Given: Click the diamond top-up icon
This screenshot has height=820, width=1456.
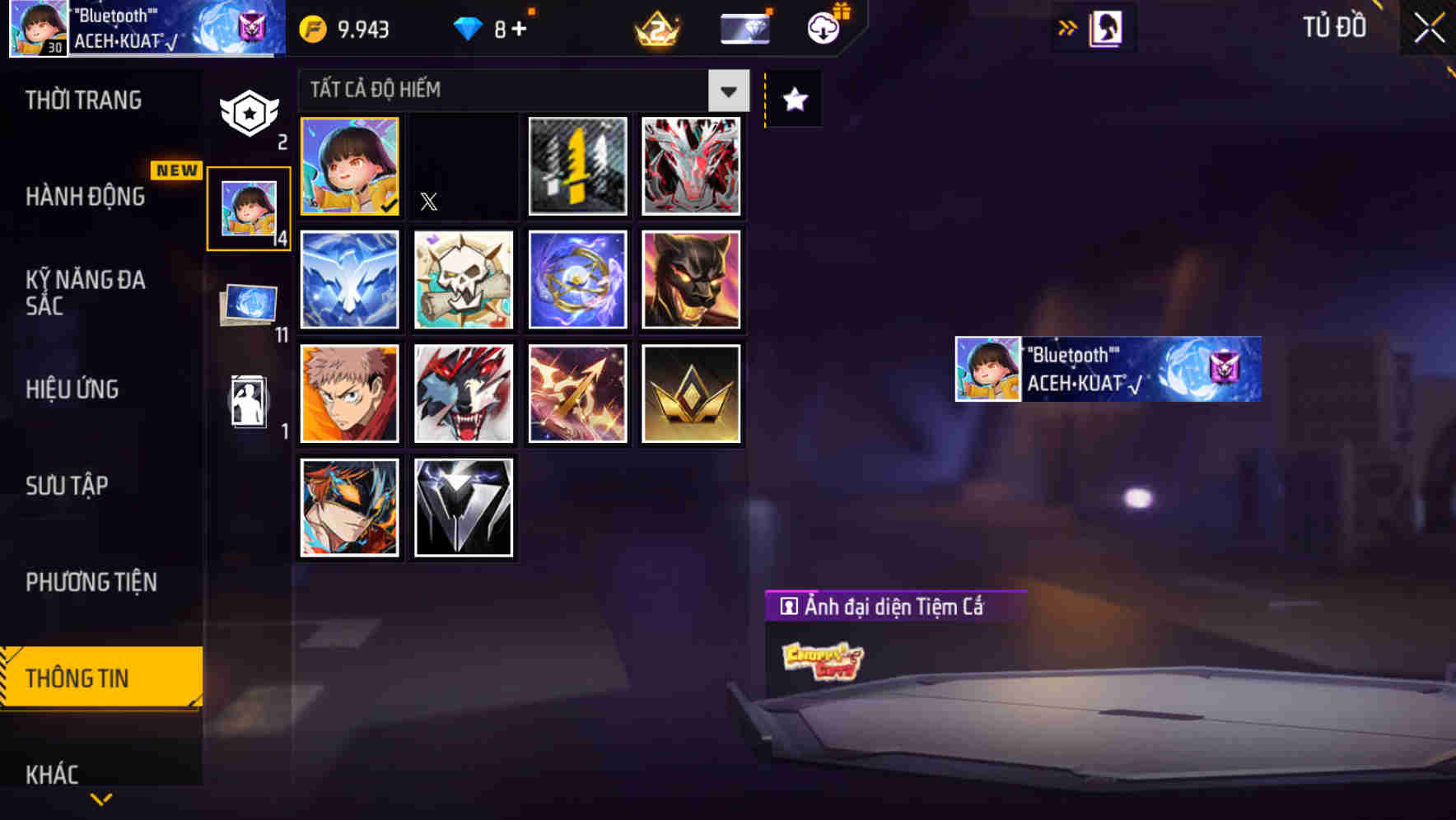Looking at the screenshot, I should (467, 27).
